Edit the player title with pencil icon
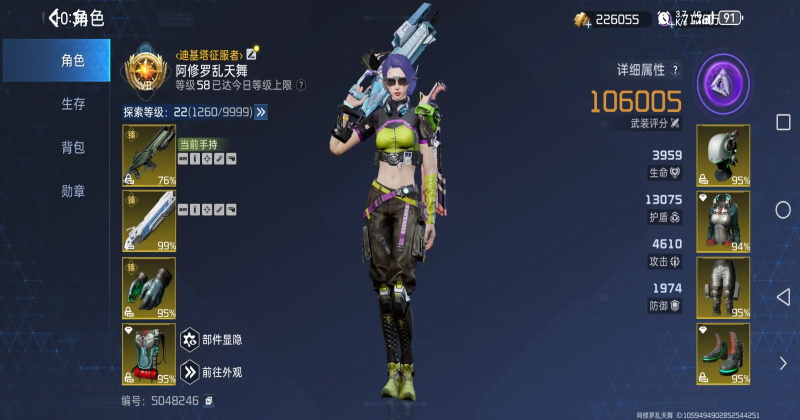This screenshot has width=800, height=420. click(253, 51)
